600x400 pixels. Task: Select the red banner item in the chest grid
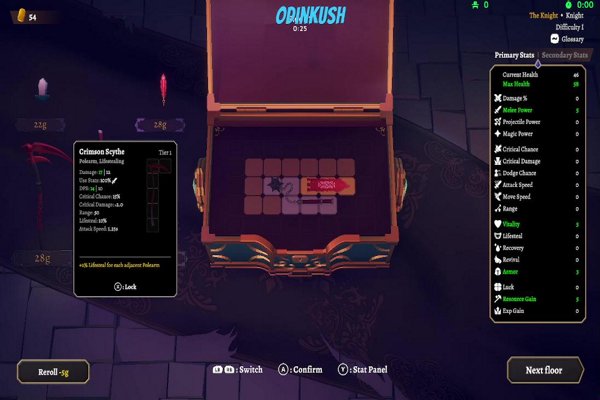point(328,185)
